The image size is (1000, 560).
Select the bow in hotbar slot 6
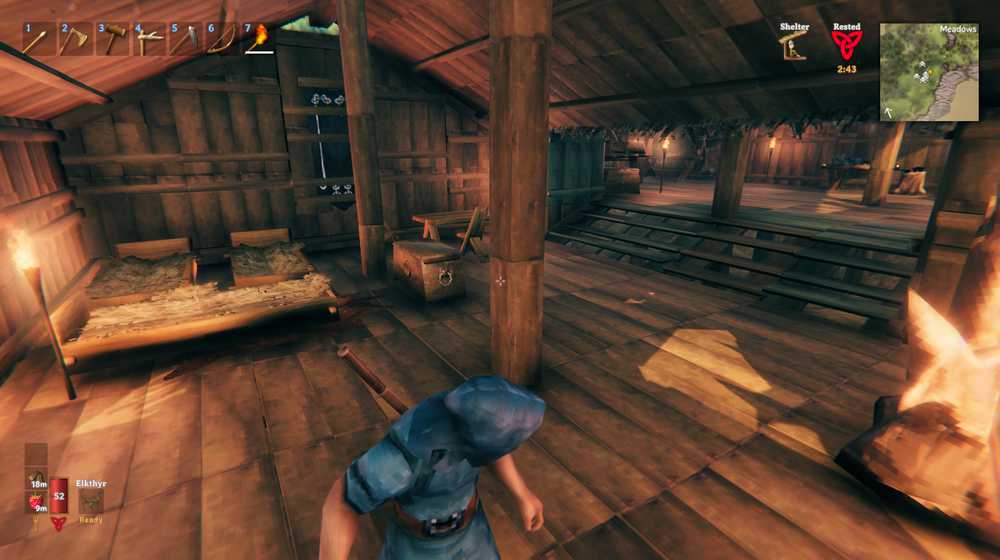pyautogui.click(x=222, y=39)
